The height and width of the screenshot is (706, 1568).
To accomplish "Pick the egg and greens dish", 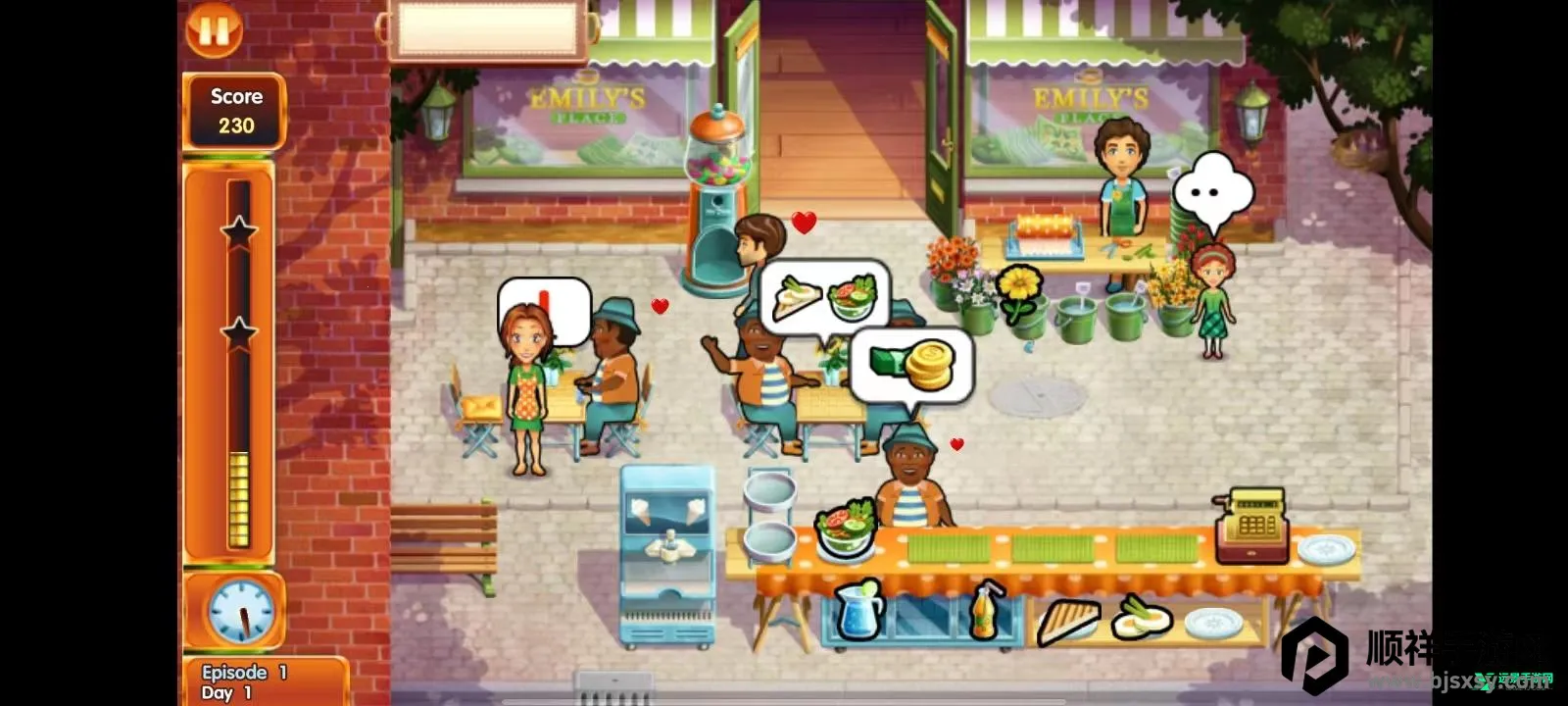I will [1142, 617].
